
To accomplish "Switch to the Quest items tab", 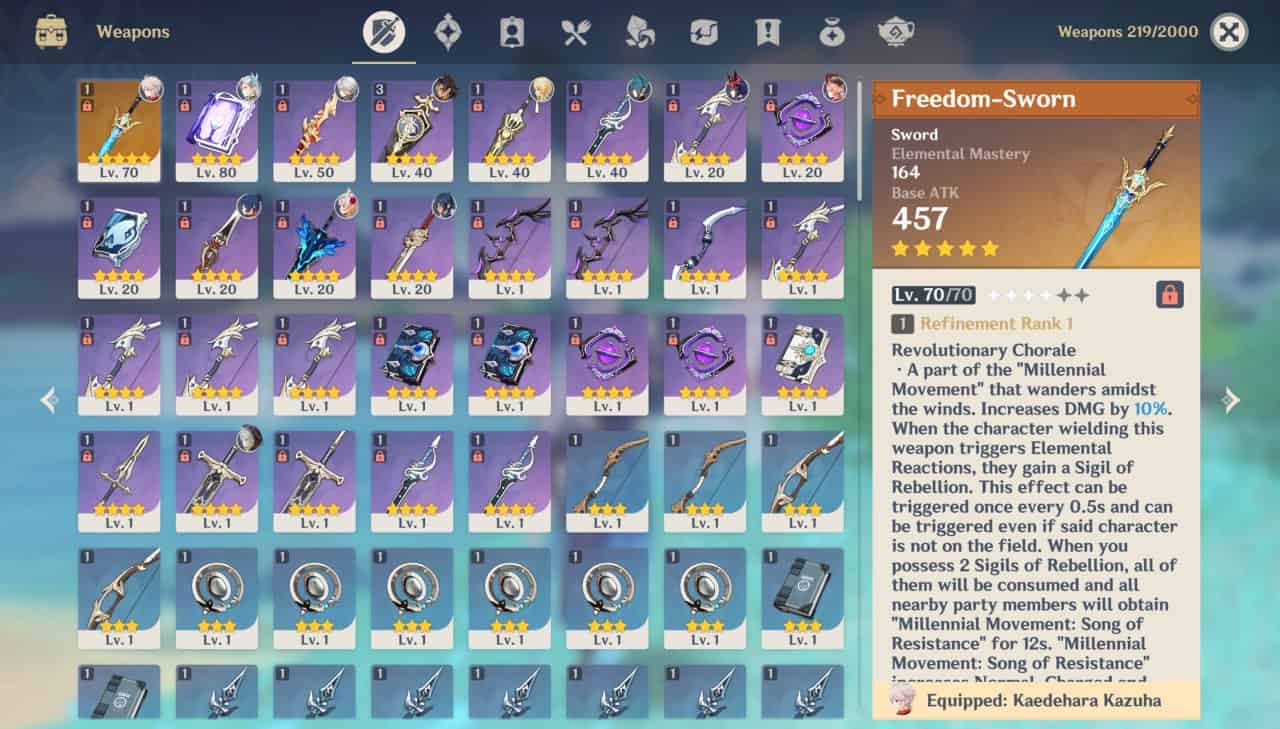I will pyautogui.click(x=767, y=32).
